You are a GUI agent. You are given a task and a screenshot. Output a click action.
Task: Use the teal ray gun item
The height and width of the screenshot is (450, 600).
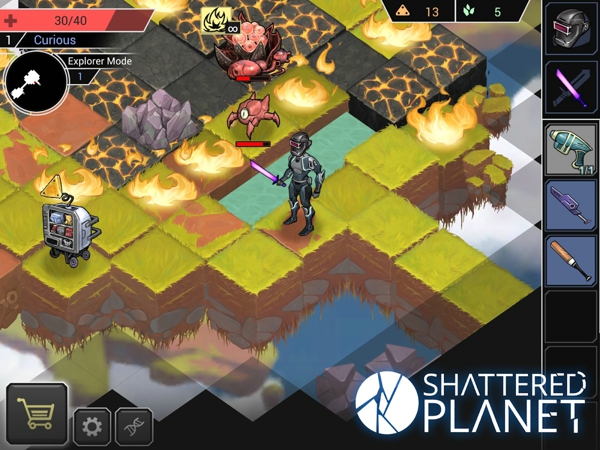point(571,150)
